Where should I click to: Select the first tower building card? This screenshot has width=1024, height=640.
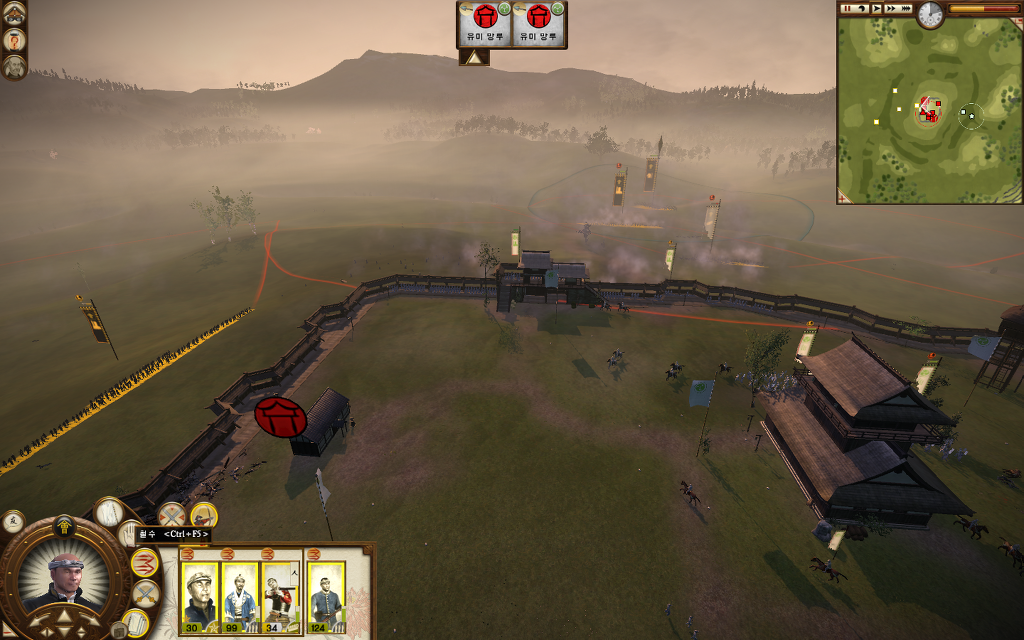(485, 23)
